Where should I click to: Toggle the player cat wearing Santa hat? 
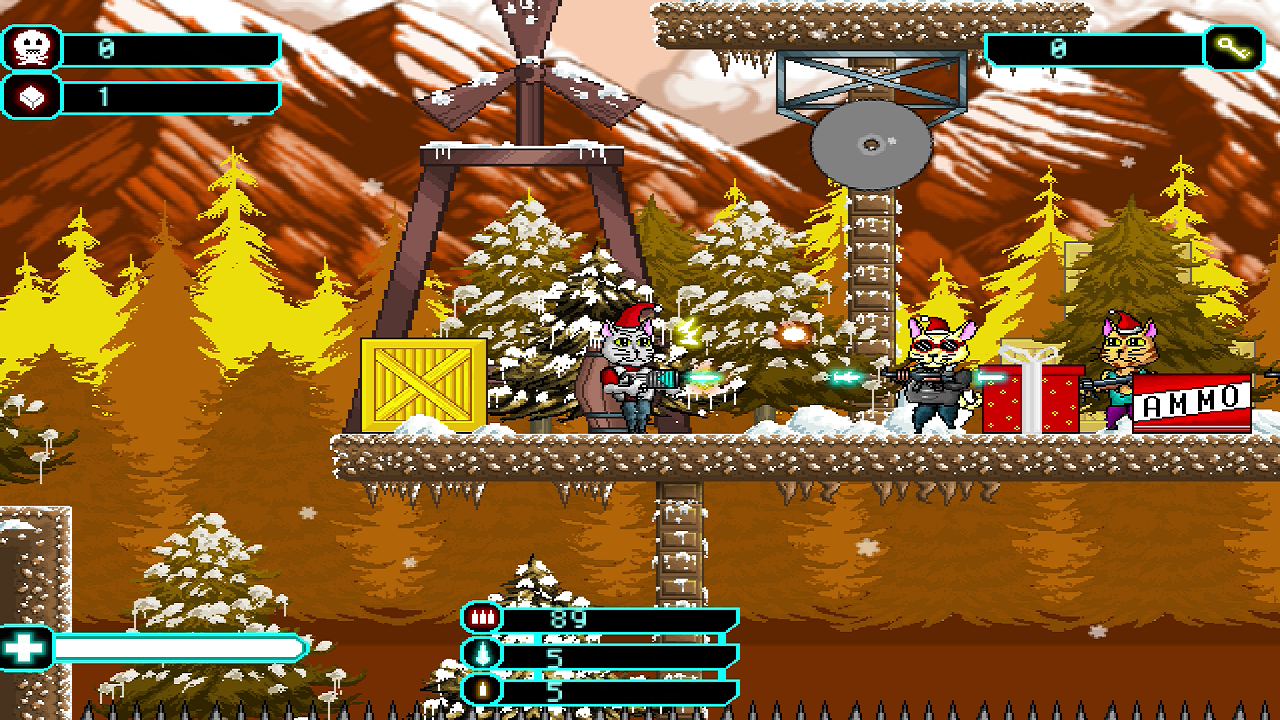pos(630,375)
